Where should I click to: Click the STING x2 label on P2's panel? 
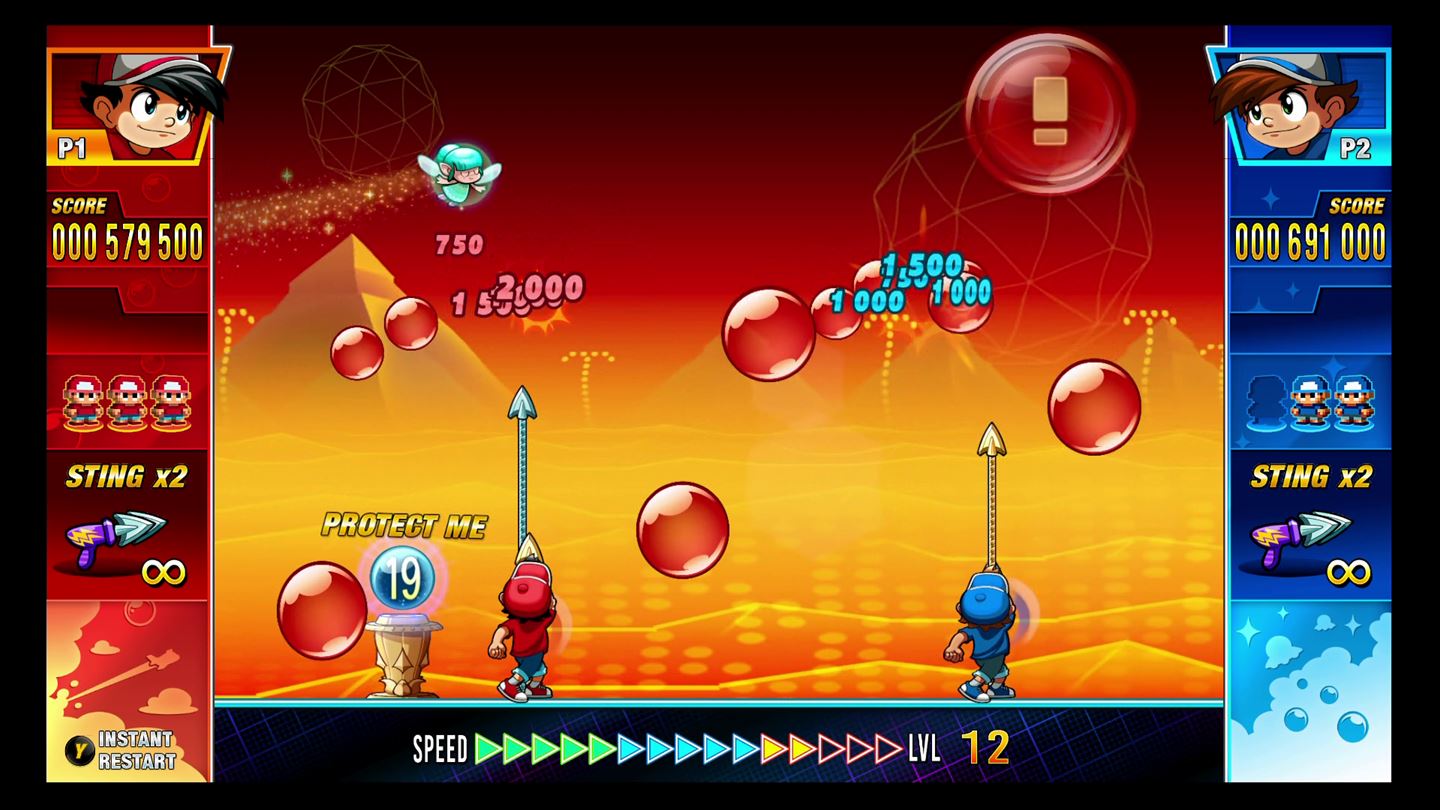(1313, 477)
